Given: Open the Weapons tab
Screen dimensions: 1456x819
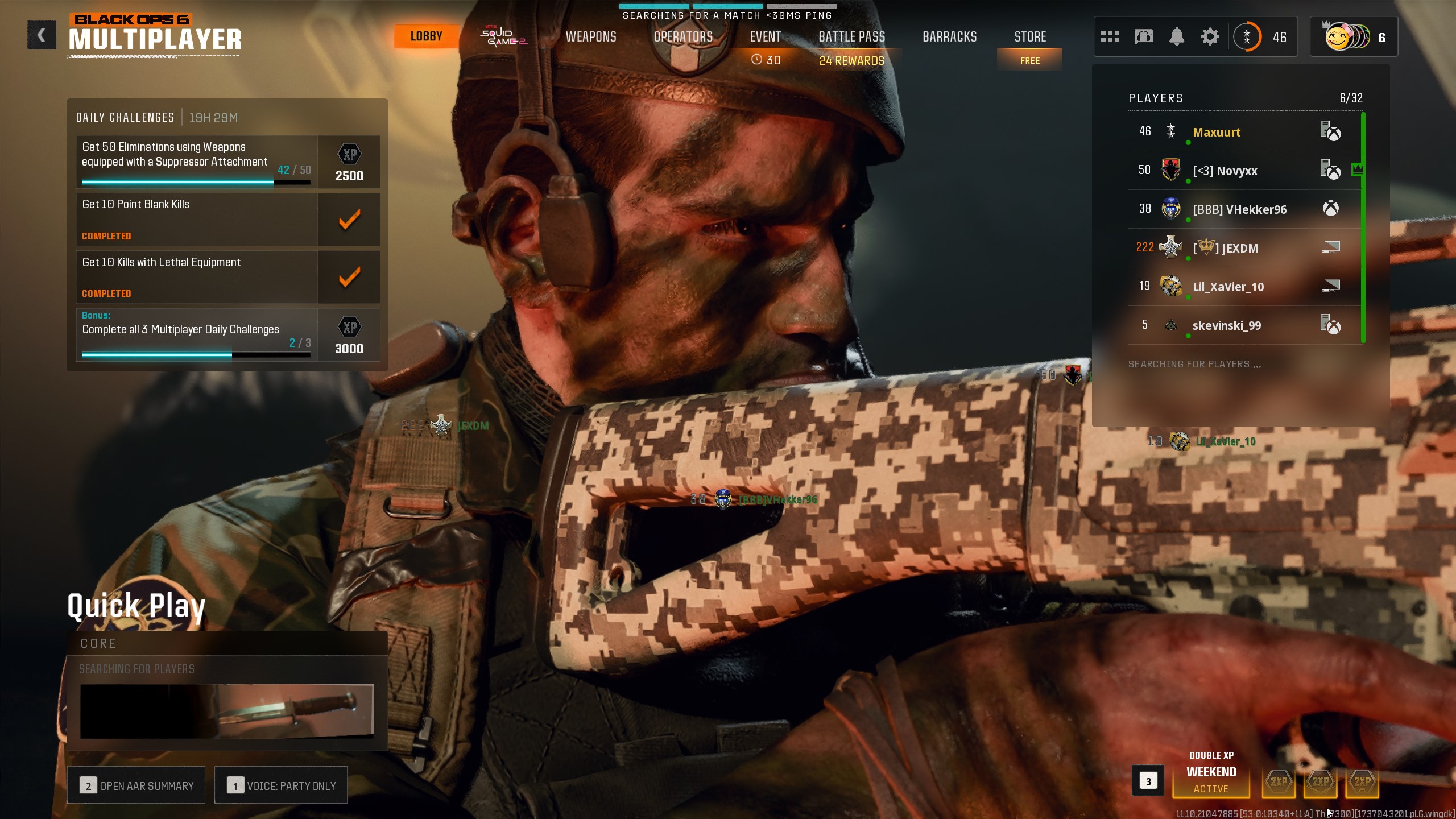Looking at the screenshot, I should [591, 37].
